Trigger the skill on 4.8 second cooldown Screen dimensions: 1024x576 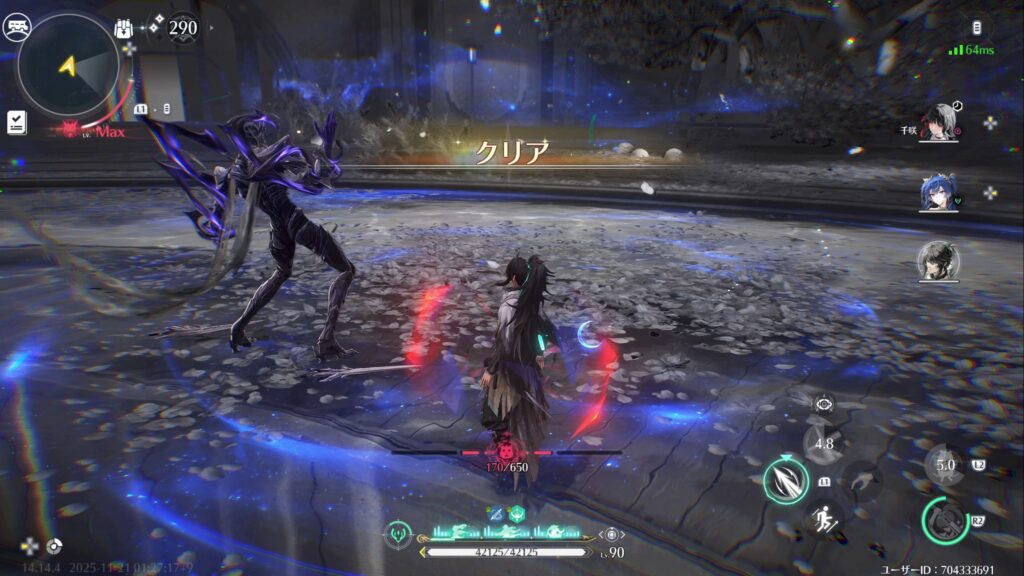(824, 444)
